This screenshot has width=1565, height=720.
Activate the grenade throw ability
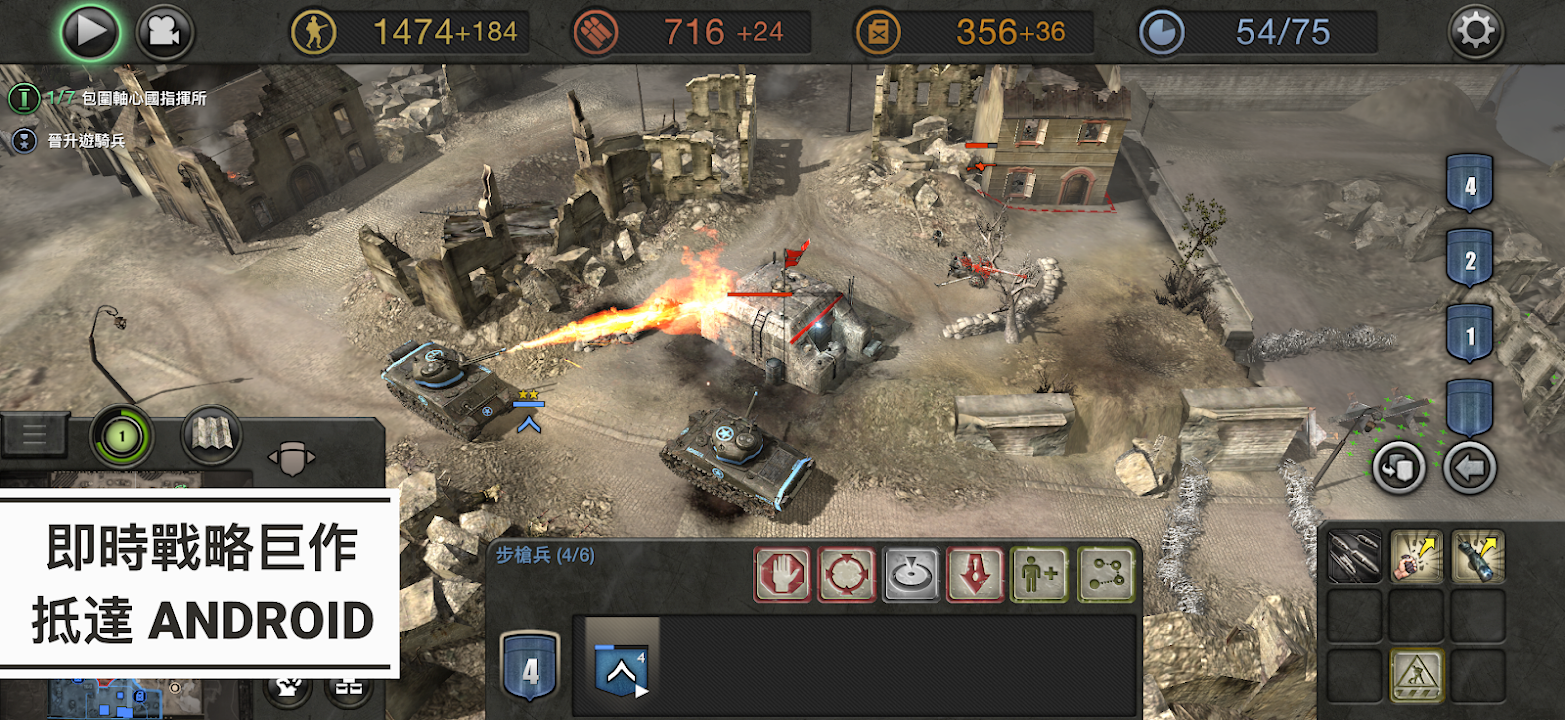(x=1417, y=556)
